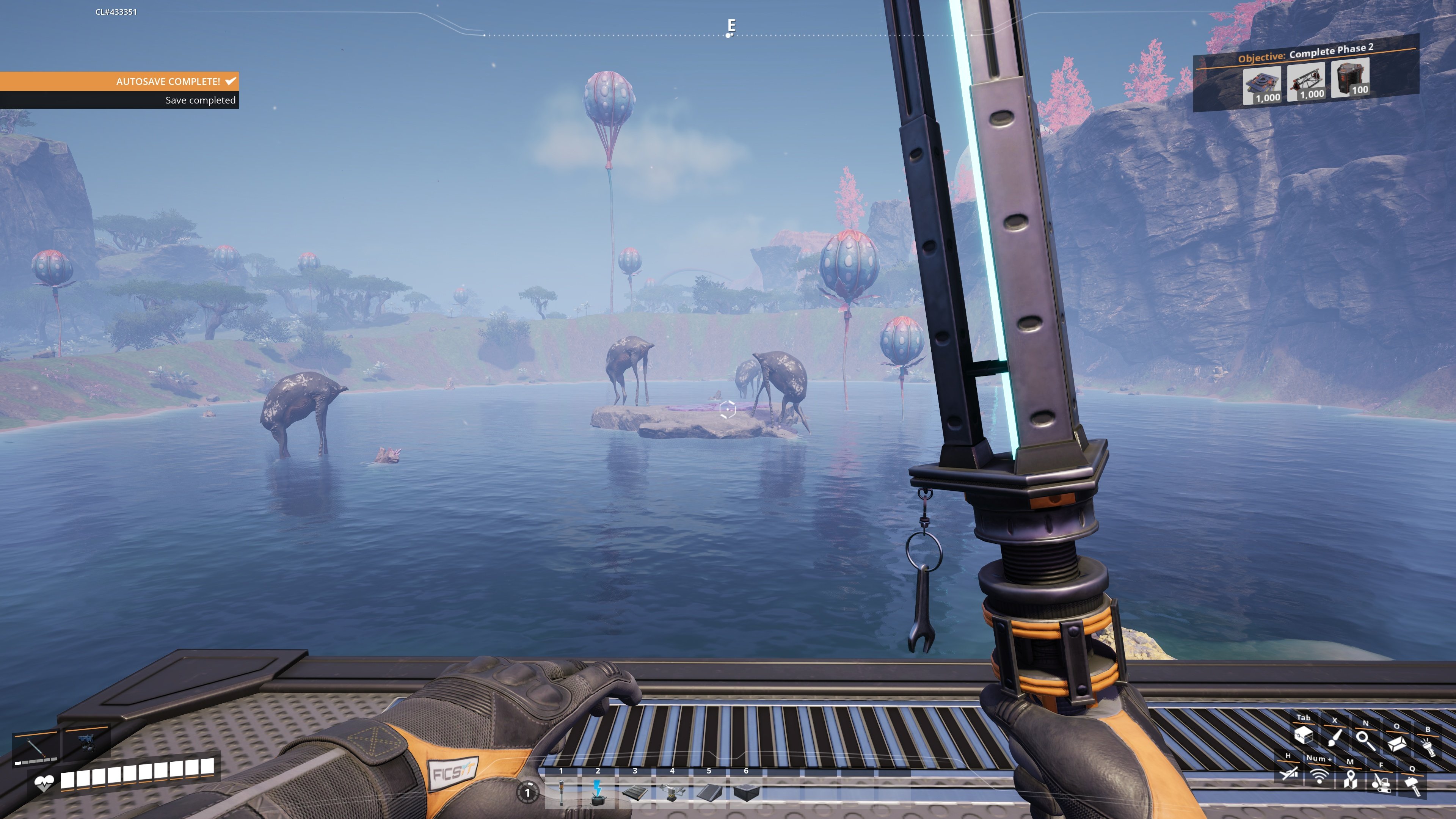
Task: Click the search magnifier icon
Action: coord(1363,741)
